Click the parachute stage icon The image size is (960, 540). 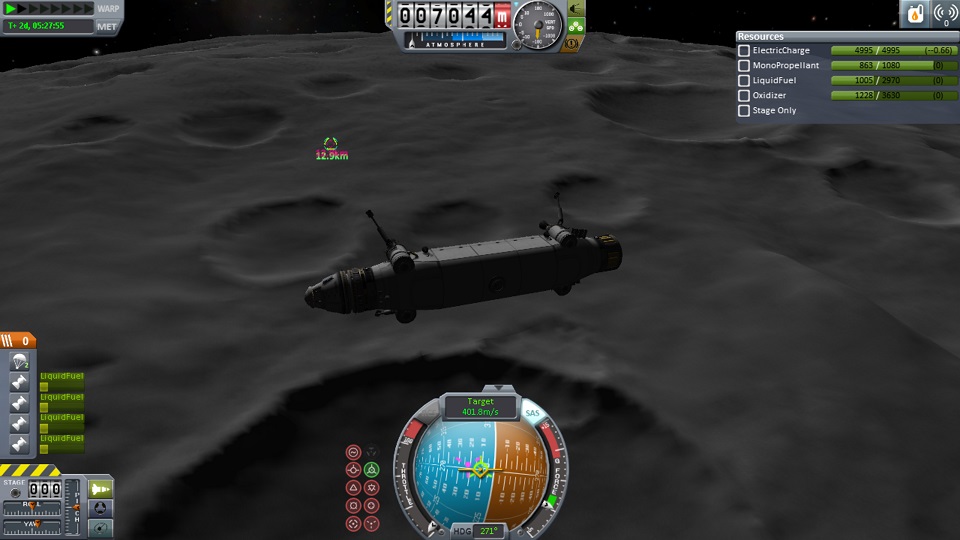pos(17,363)
